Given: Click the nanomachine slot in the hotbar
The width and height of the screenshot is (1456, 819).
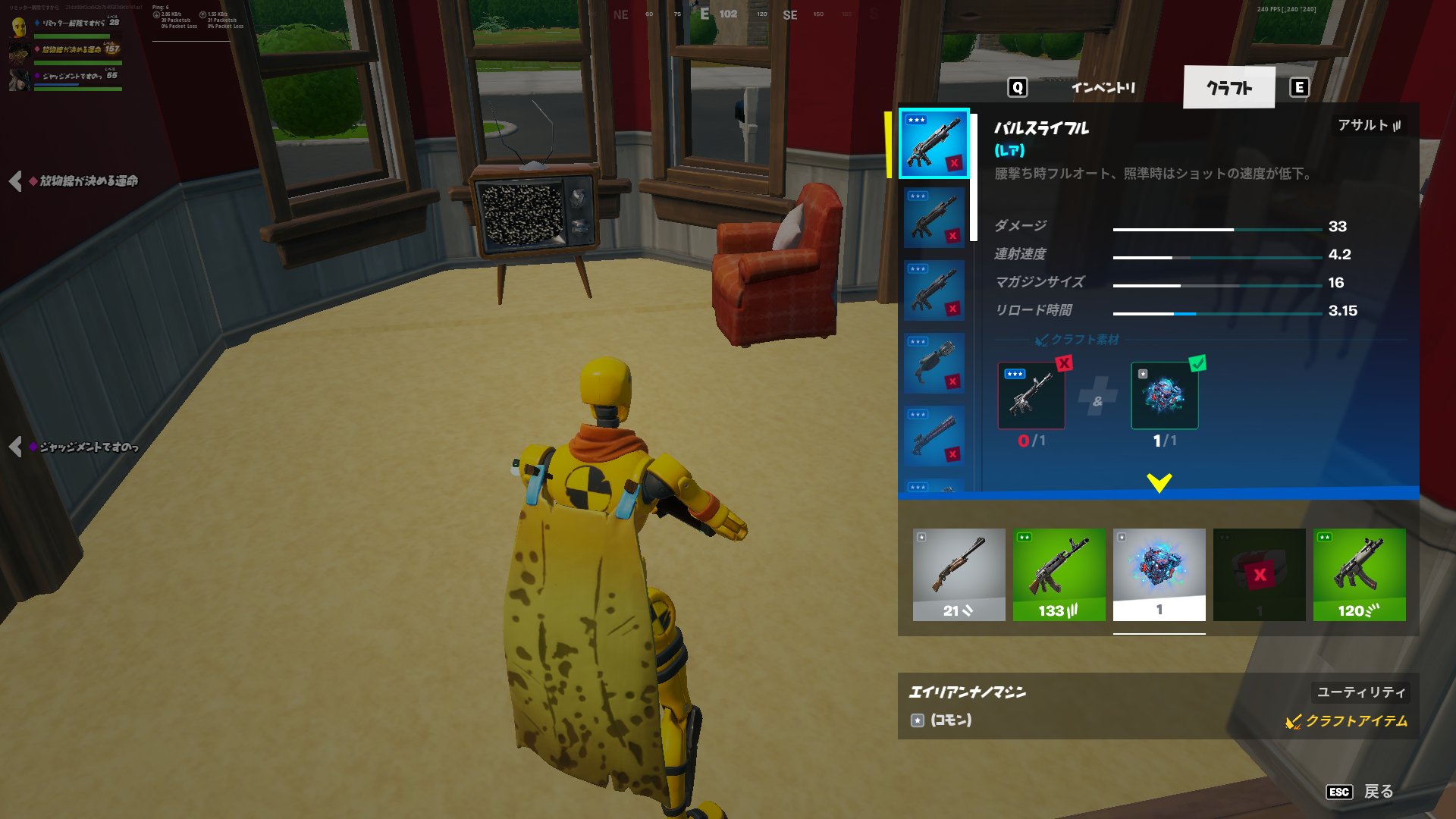Looking at the screenshot, I should click(1158, 574).
